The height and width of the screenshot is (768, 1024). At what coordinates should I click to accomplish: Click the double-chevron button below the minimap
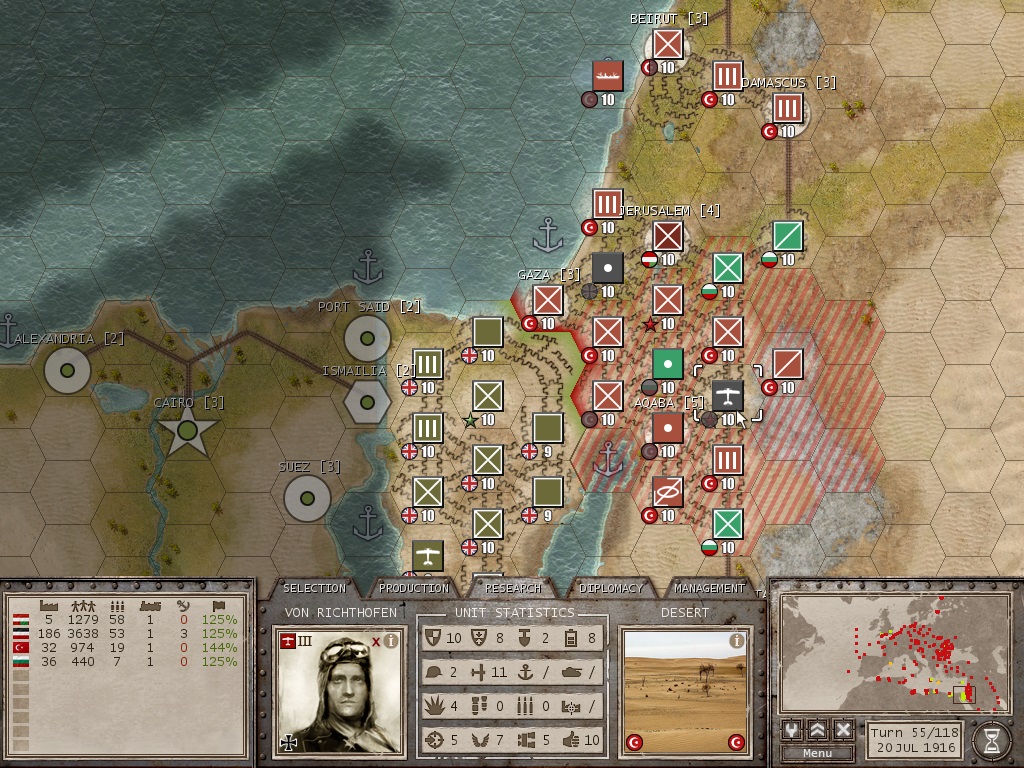pos(818,729)
